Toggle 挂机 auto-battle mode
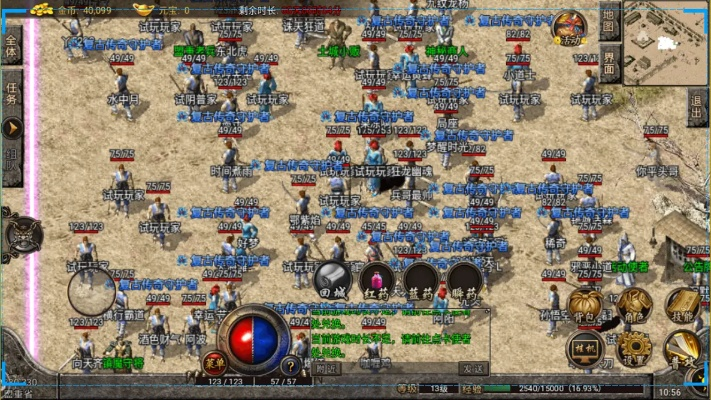This screenshot has height=400, width=711. pos(585,350)
